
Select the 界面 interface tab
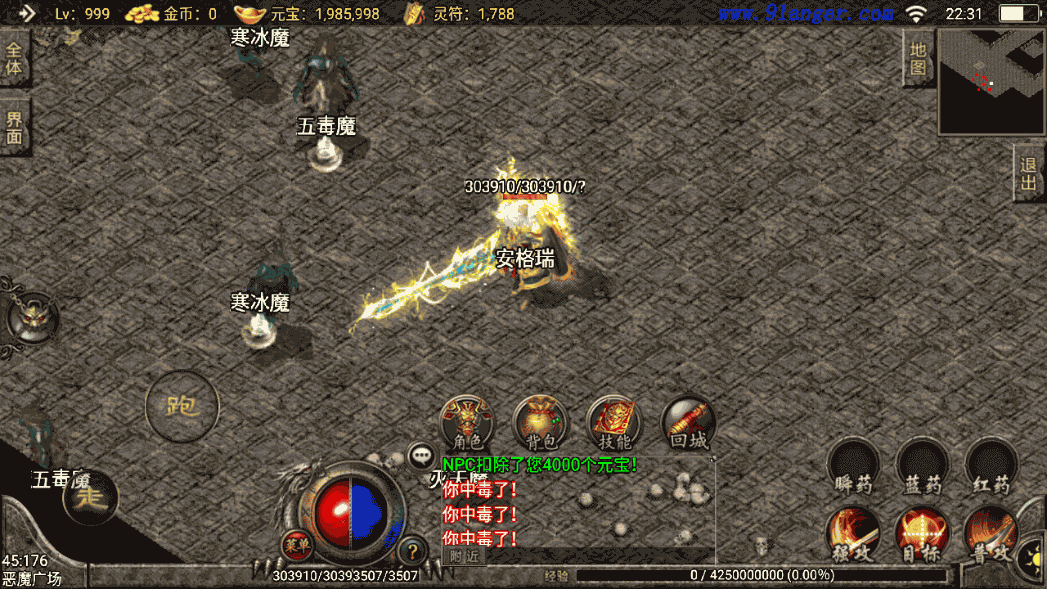click(14, 127)
